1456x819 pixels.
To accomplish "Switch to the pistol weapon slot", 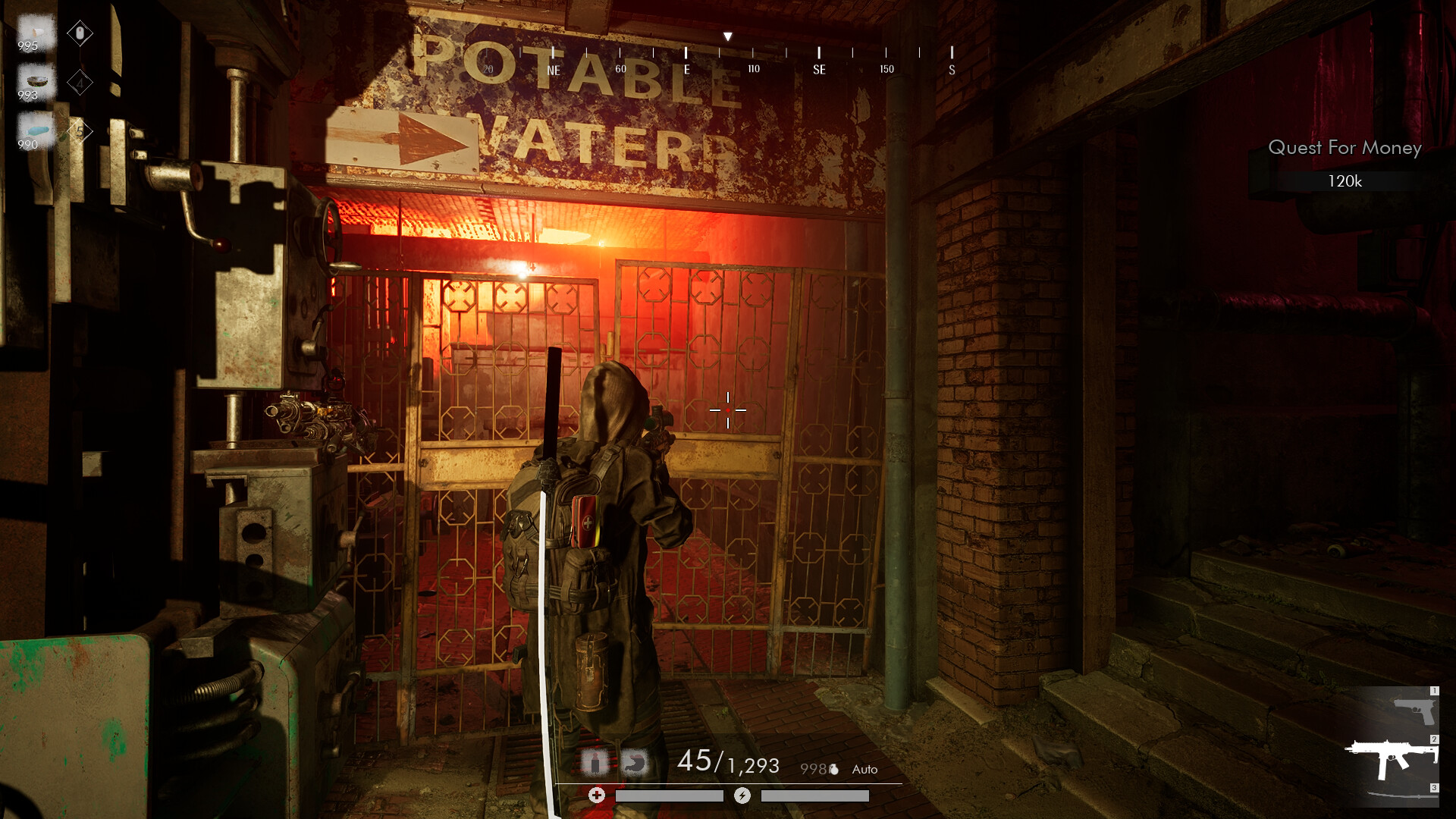I will [x=1414, y=711].
